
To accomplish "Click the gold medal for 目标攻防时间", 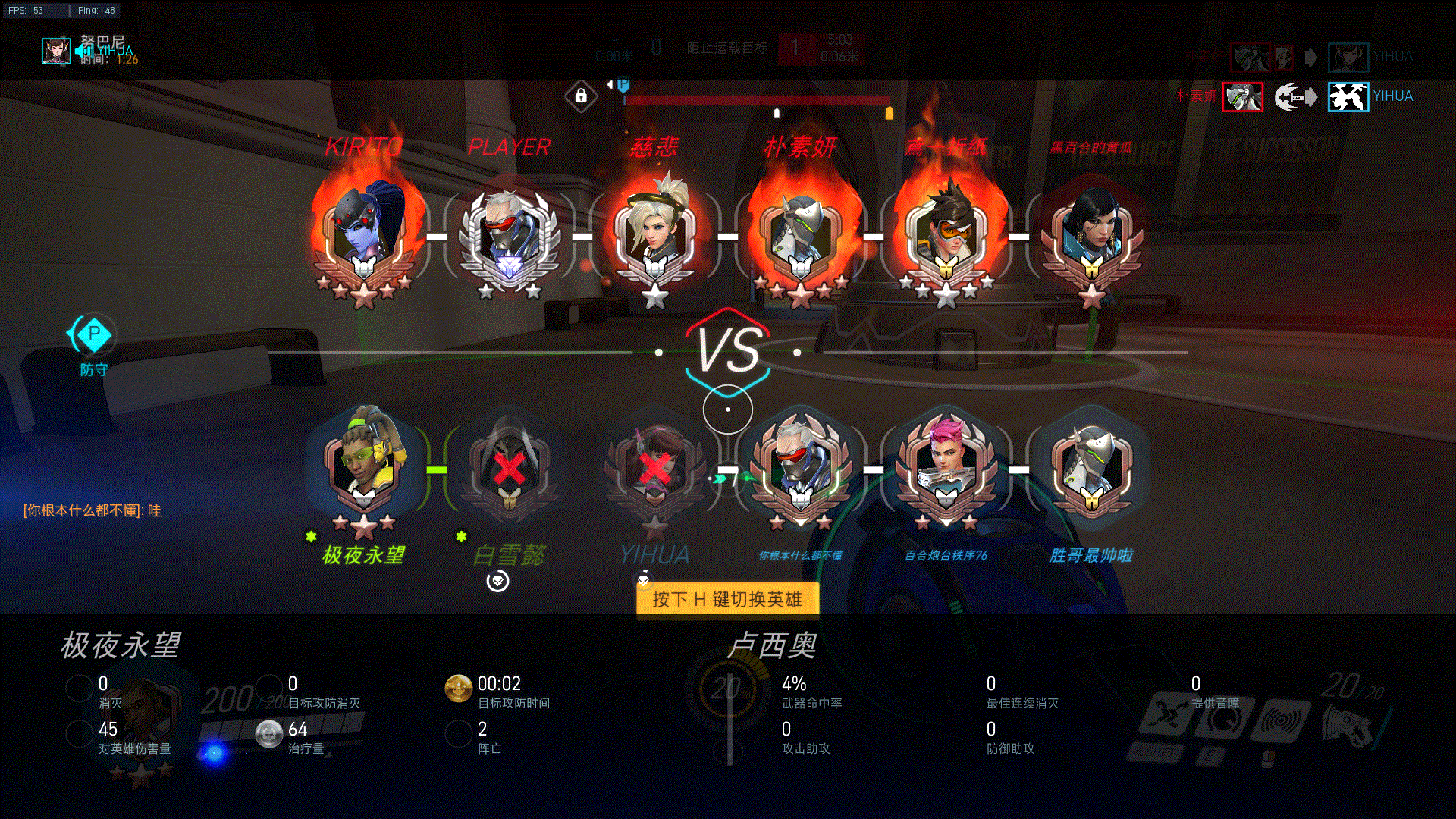I will (458, 689).
